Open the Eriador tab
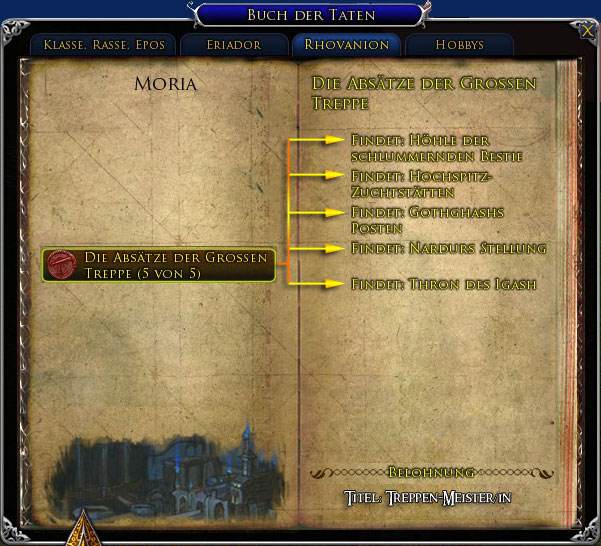The width and height of the screenshot is (601, 546). pos(235,45)
